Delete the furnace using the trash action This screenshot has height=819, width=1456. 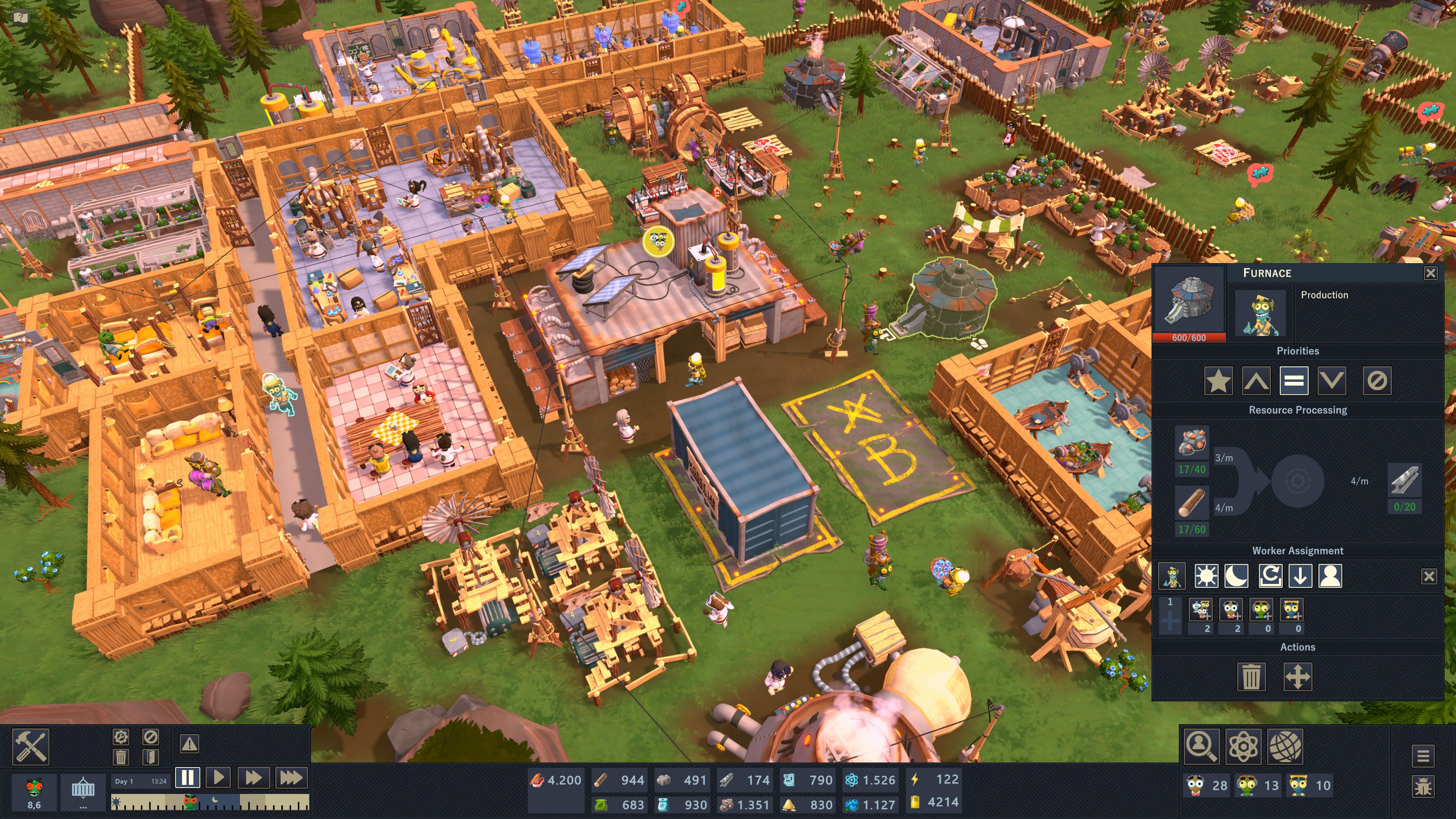coord(1251,676)
